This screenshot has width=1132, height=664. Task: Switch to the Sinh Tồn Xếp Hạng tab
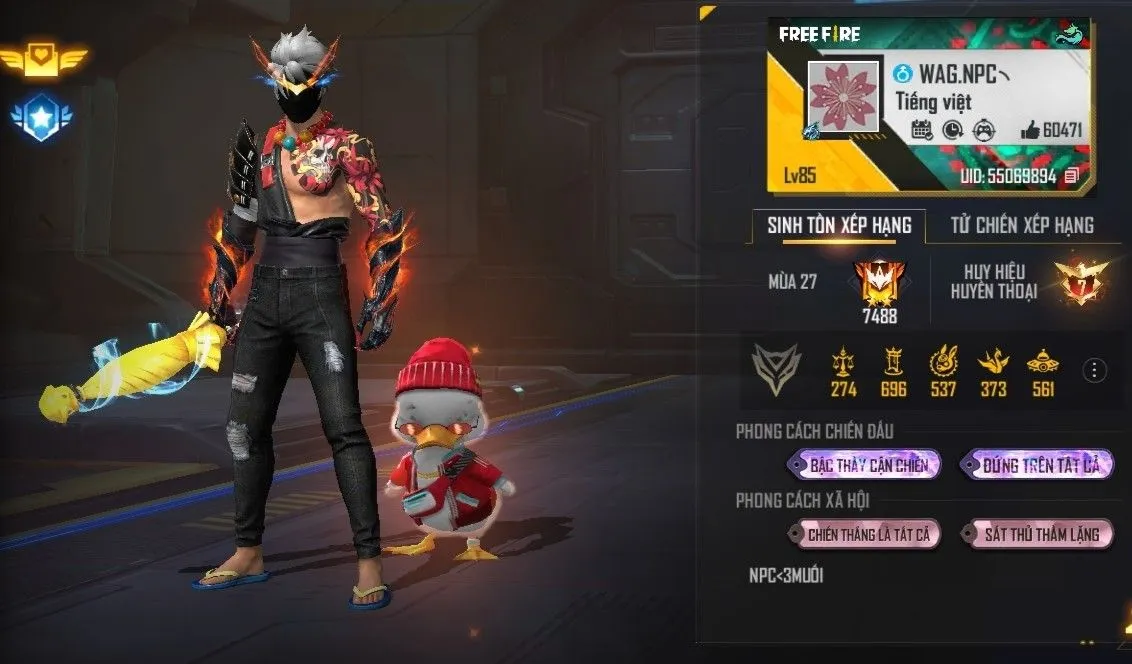click(839, 225)
